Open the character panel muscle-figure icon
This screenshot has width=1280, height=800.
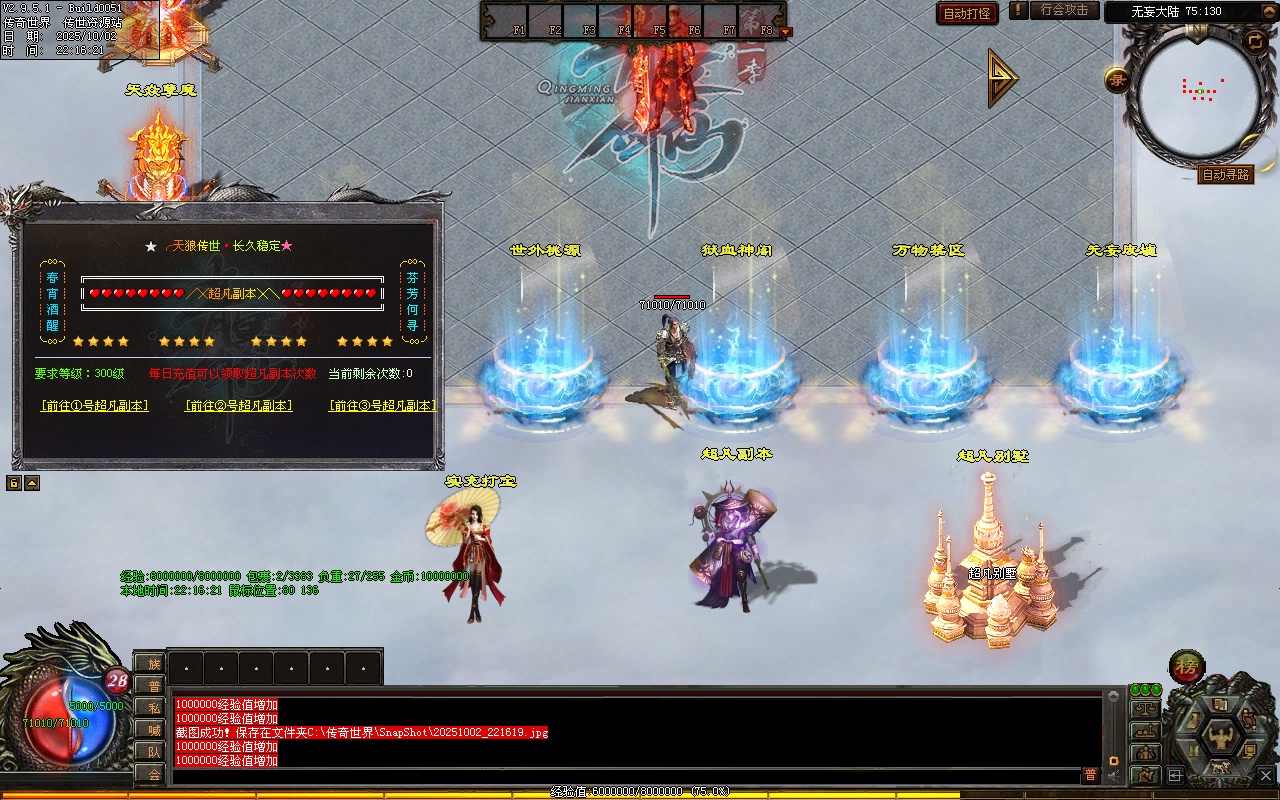click(1221, 737)
